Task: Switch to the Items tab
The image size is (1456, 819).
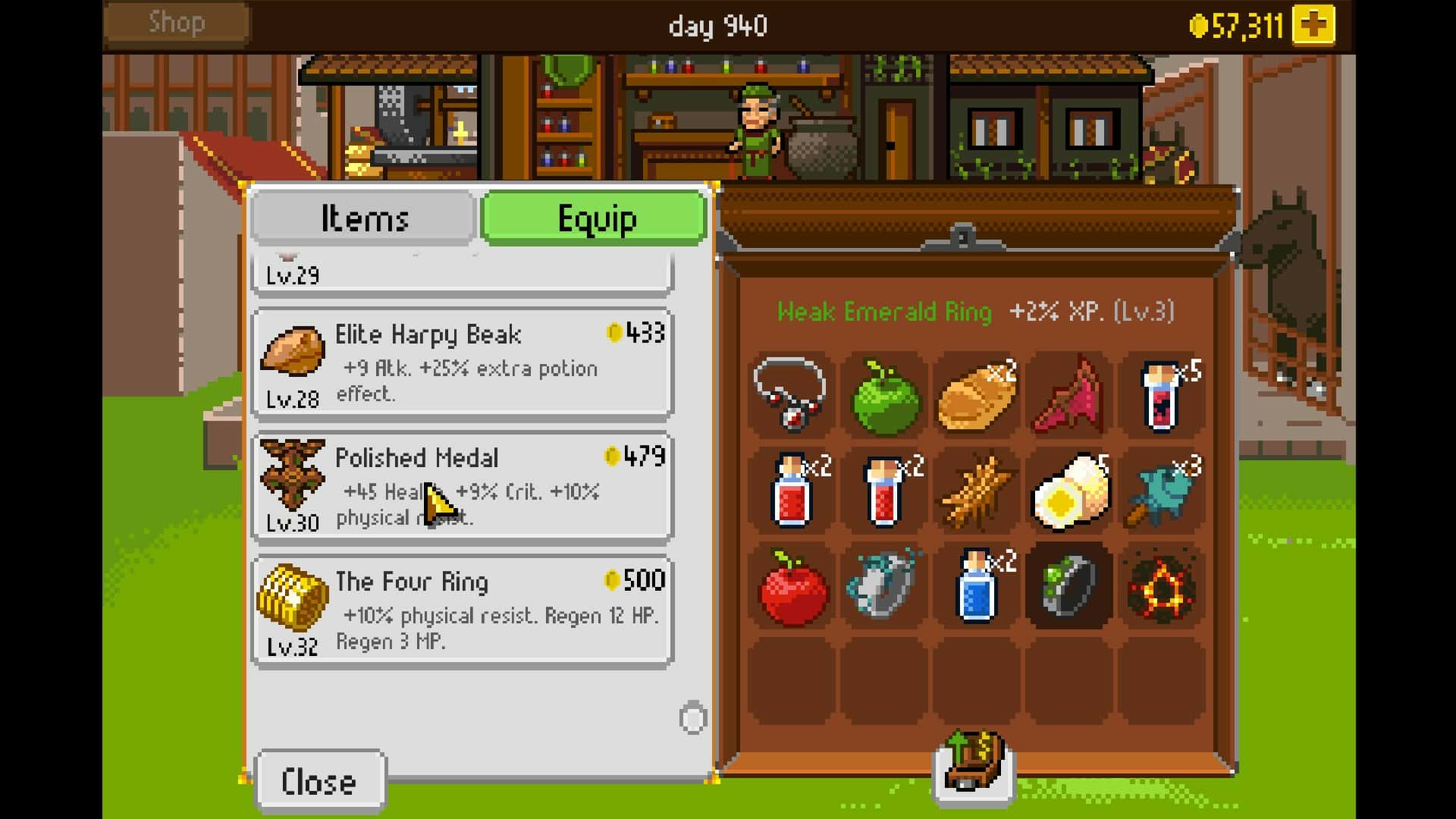Action: tap(364, 218)
